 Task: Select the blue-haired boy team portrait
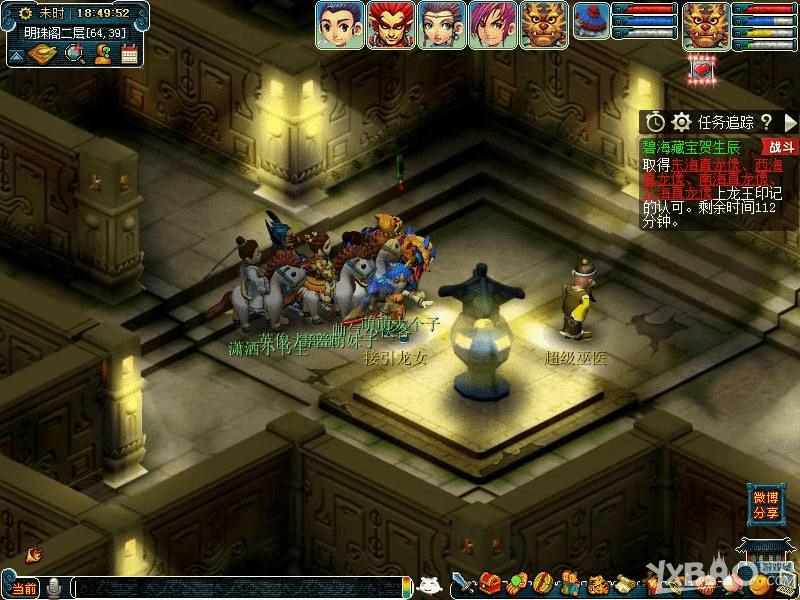(x=340, y=25)
